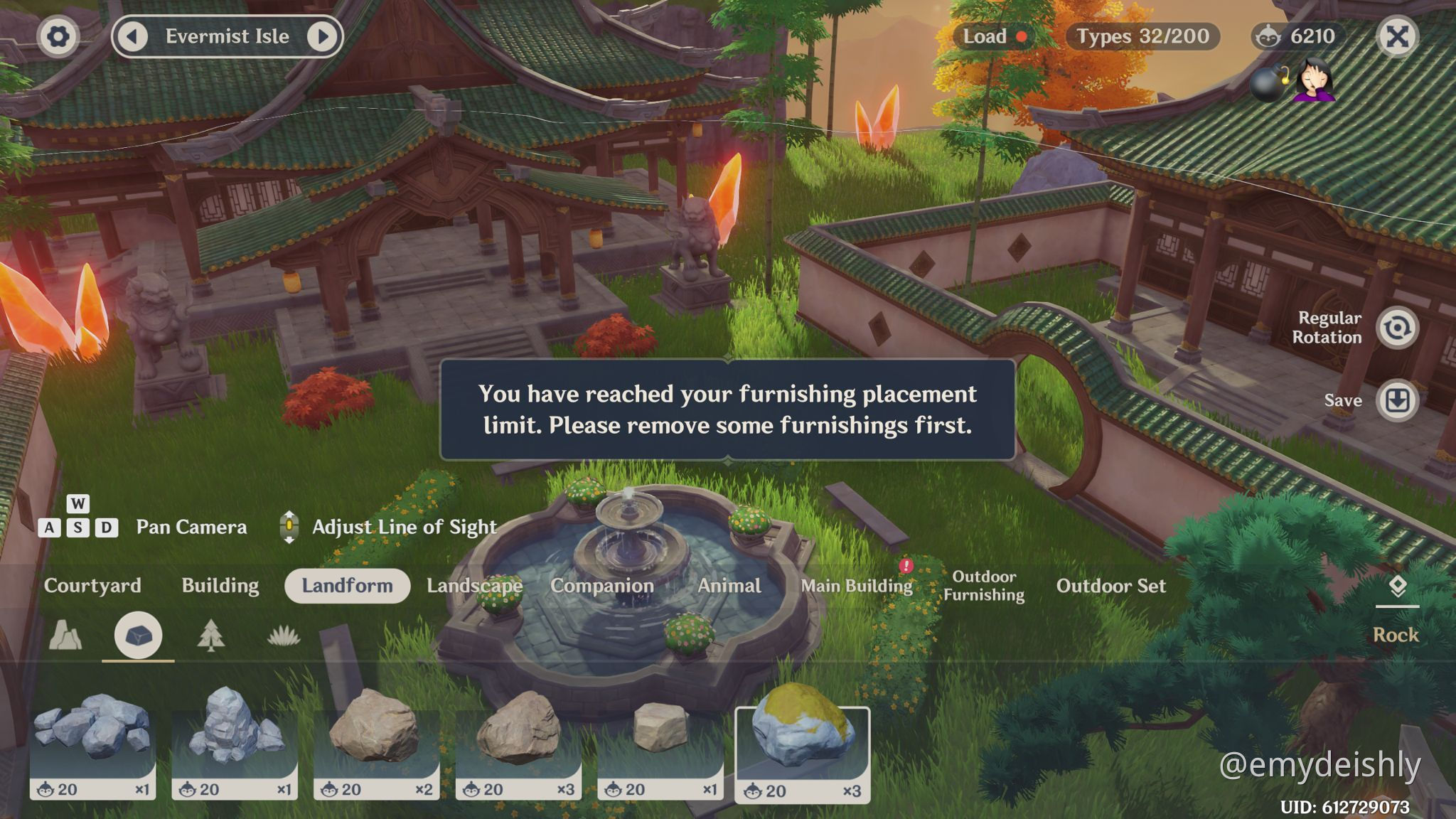Click the Regular Rotation icon
This screenshot has width=1456, height=819.
(x=1396, y=327)
